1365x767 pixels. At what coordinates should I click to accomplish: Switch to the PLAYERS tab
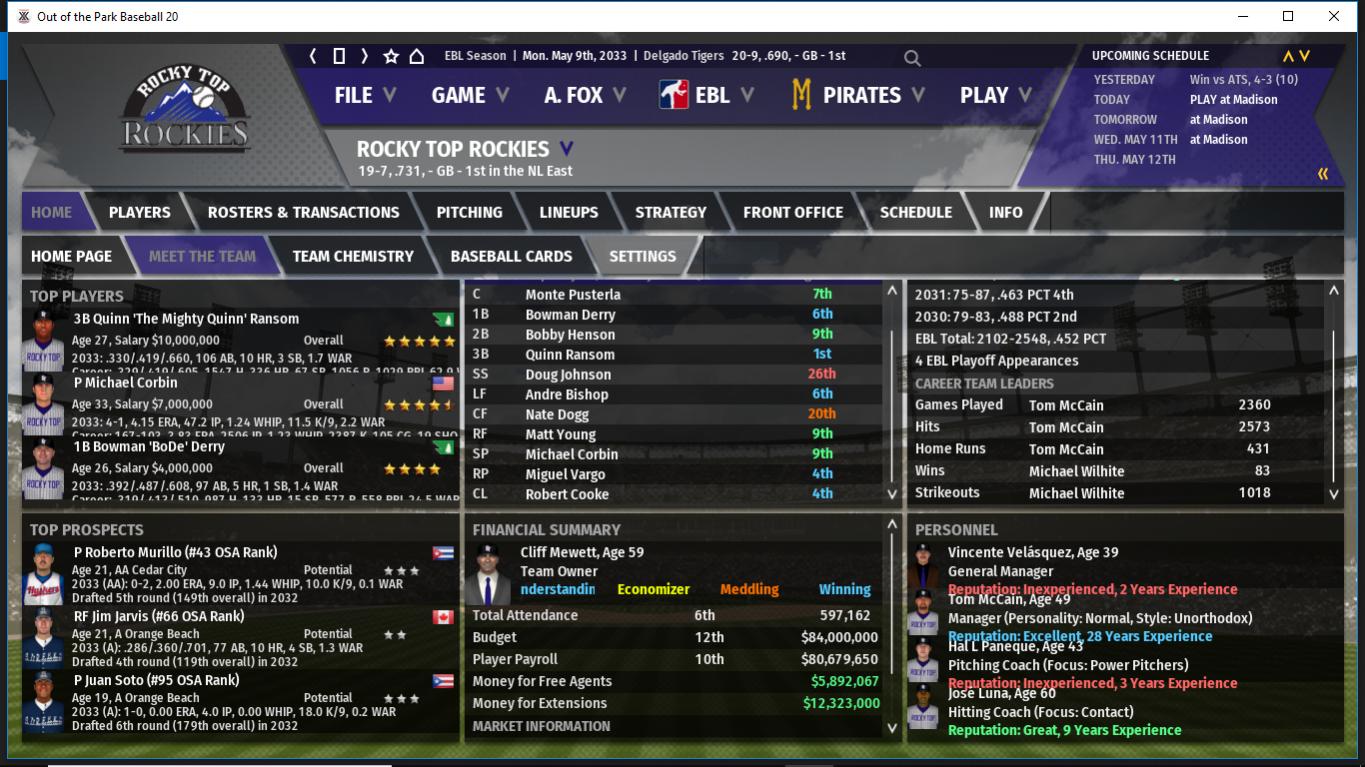point(139,212)
